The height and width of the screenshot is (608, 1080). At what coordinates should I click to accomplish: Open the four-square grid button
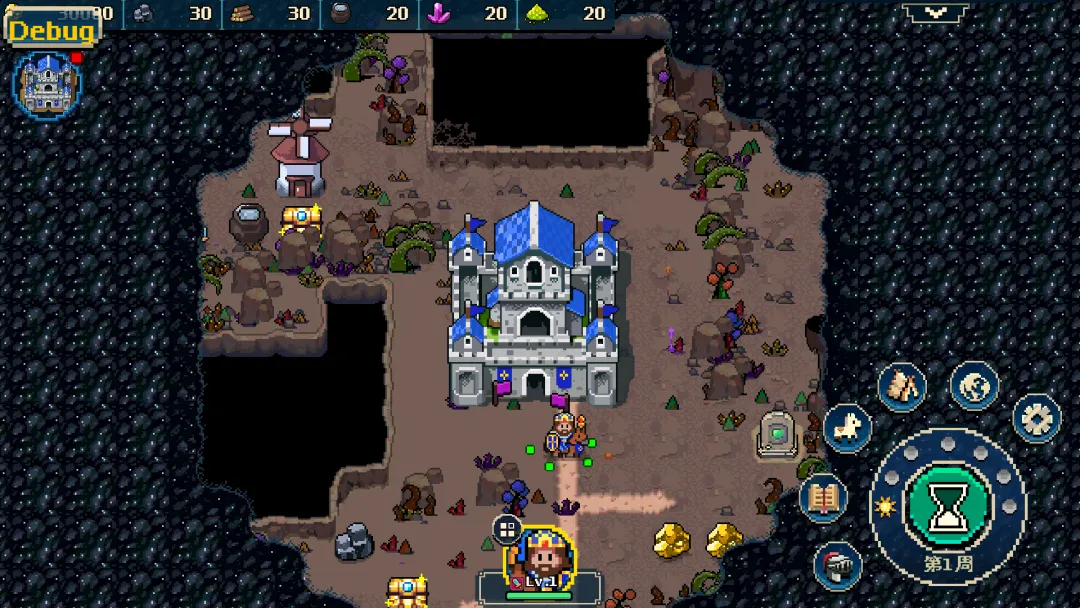[x=507, y=529]
